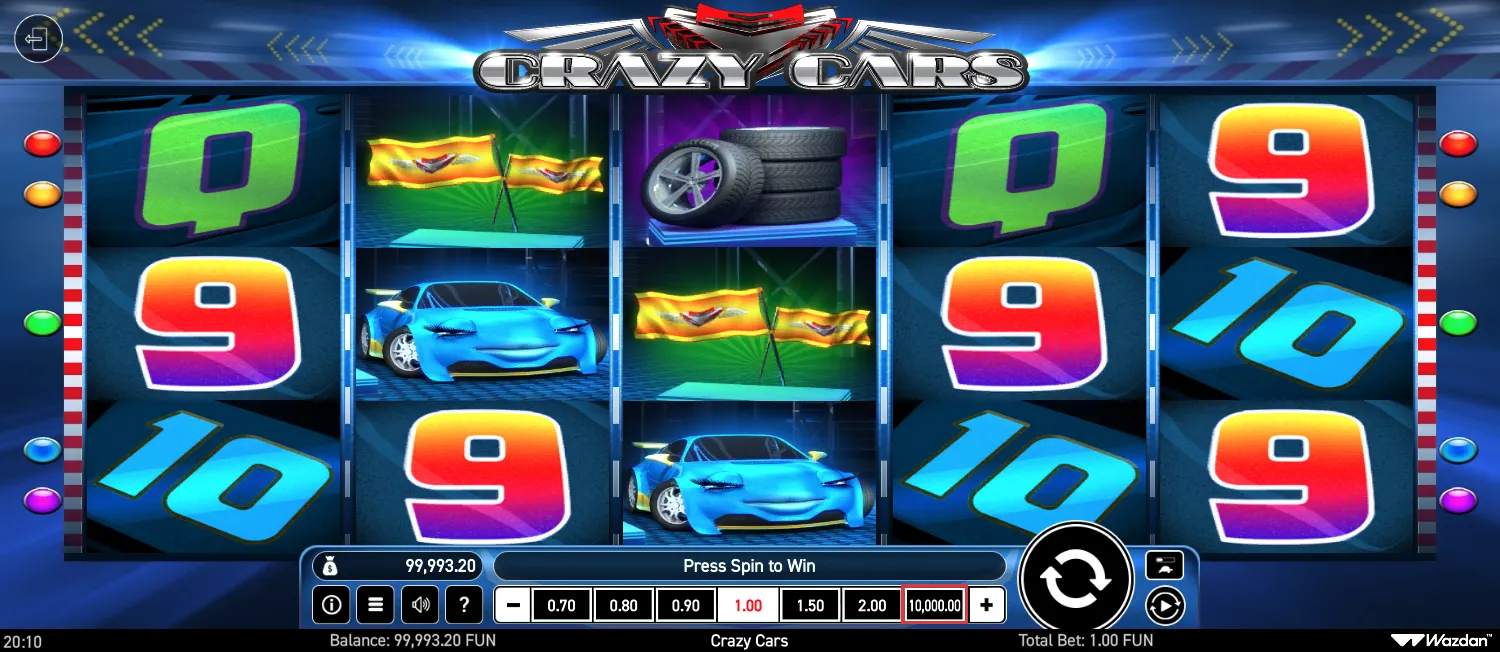Spin the reels with the round spin button
1500x652 pixels.
pos(1075,578)
